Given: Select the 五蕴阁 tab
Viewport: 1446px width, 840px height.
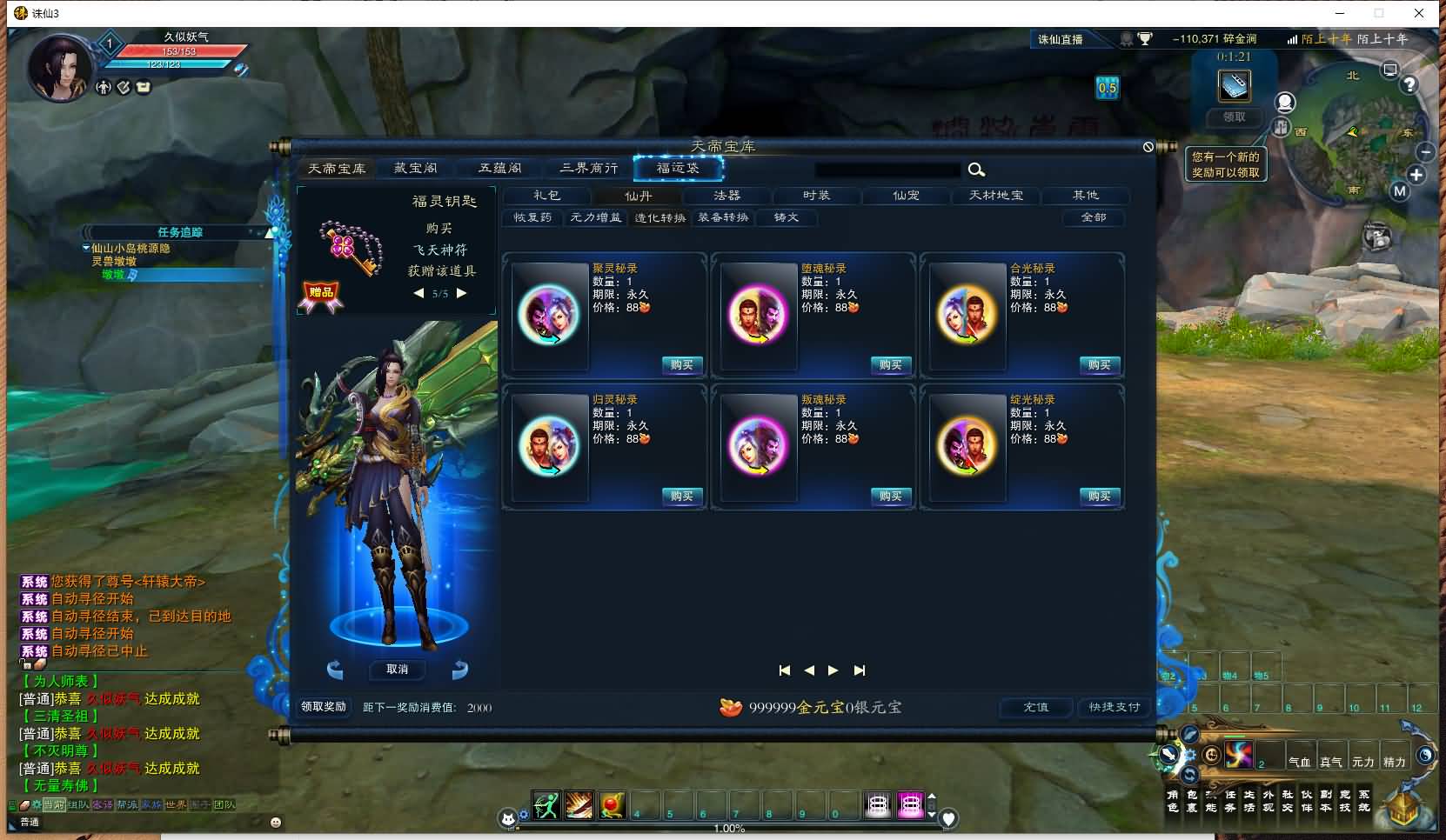Looking at the screenshot, I should [x=500, y=169].
